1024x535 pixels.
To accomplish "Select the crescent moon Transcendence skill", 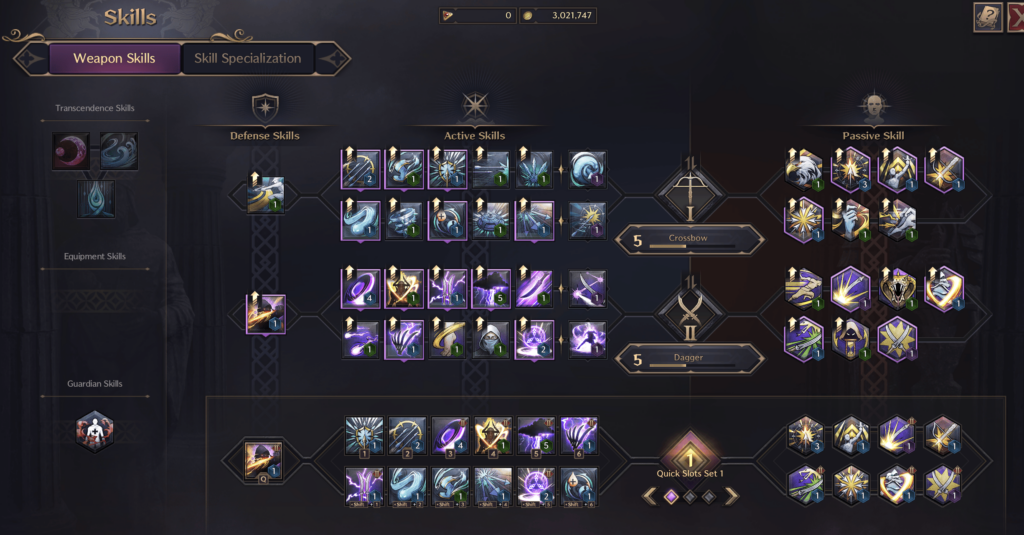I will coord(70,151).
